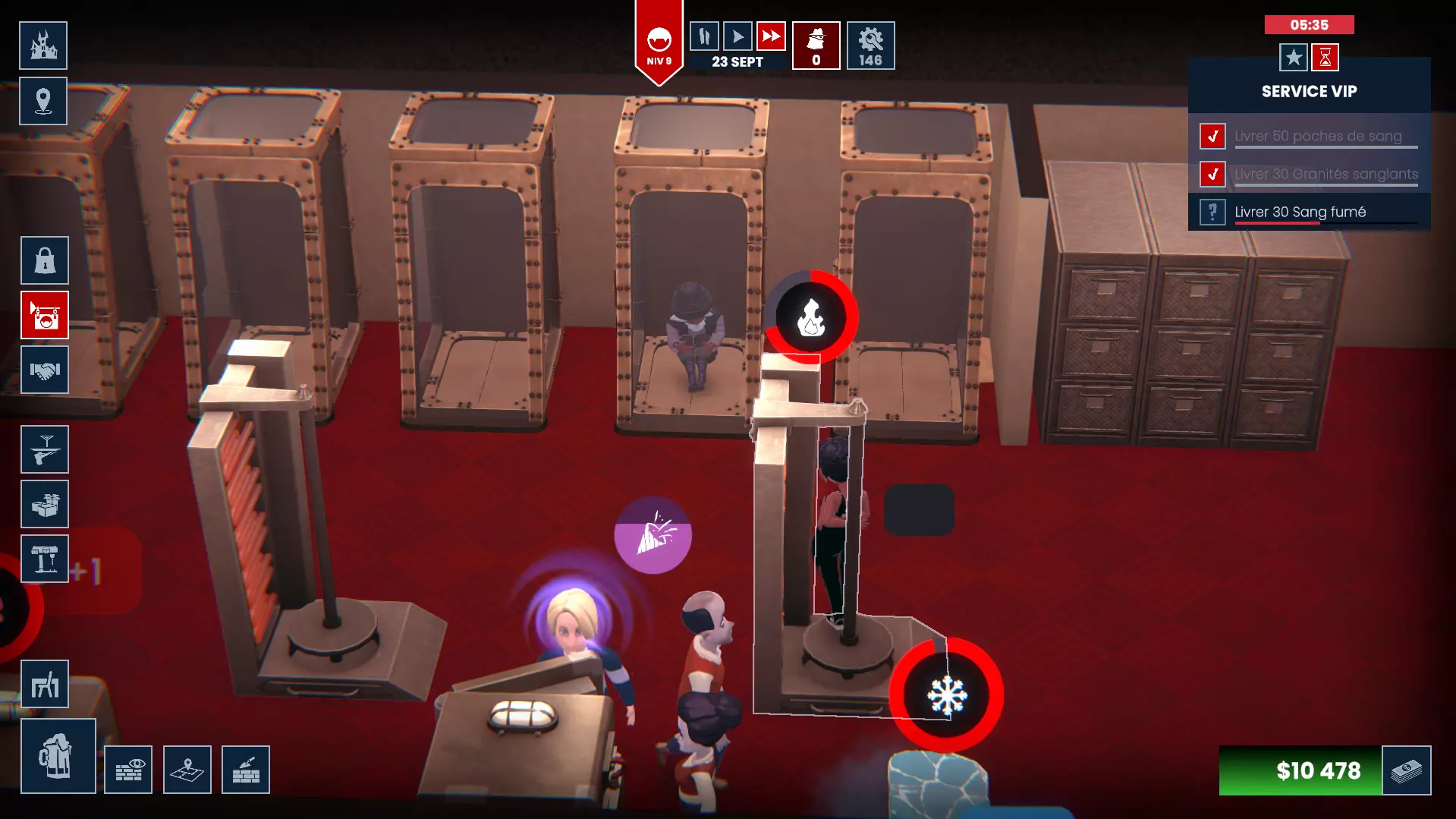Click the map location pin button
Image resolution: width=1456 pixels, height=819 pixels.
[43, 101]
